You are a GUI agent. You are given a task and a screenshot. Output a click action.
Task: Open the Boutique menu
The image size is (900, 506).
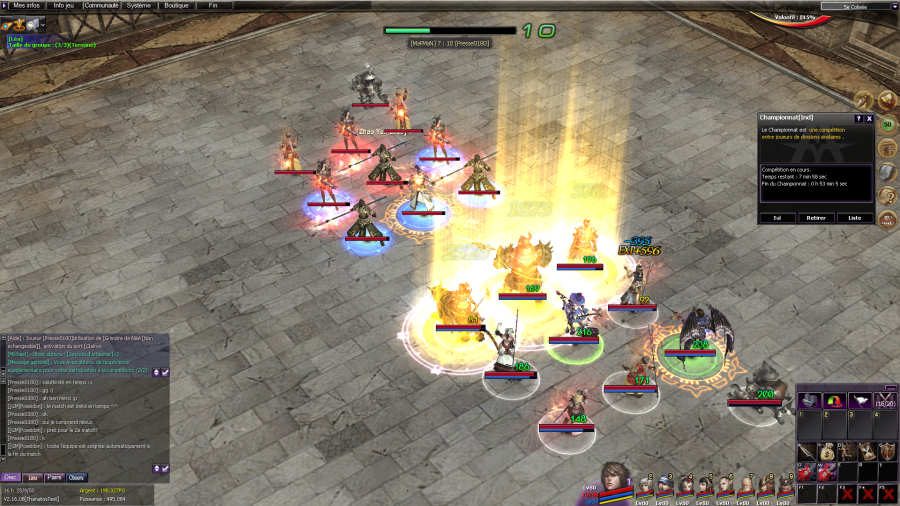point(176,5)
